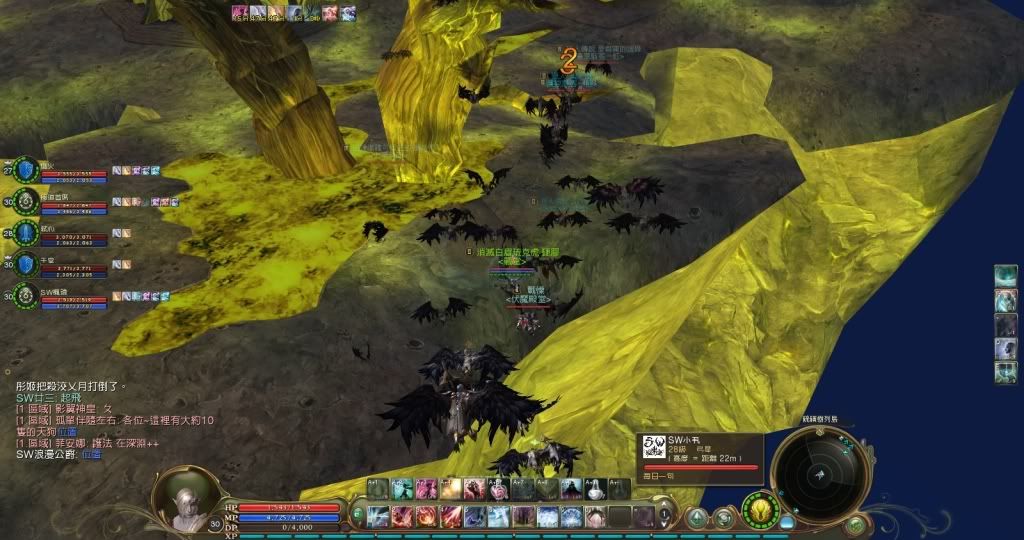Activate the hooded dark figure skill

572,489
